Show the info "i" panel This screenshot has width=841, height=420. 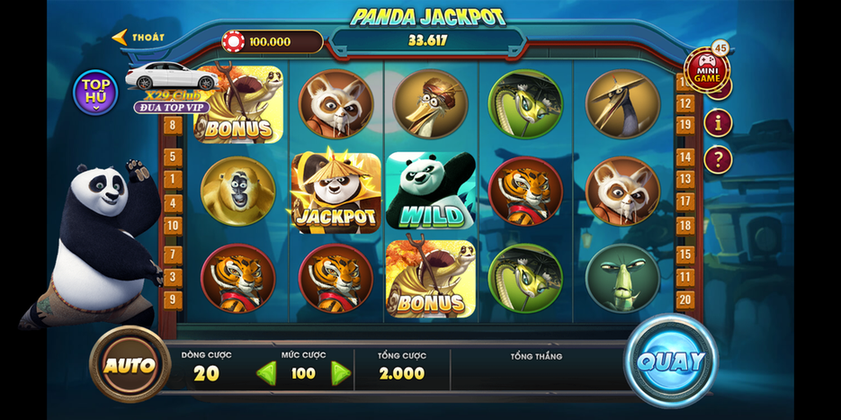tap(717, 122)
